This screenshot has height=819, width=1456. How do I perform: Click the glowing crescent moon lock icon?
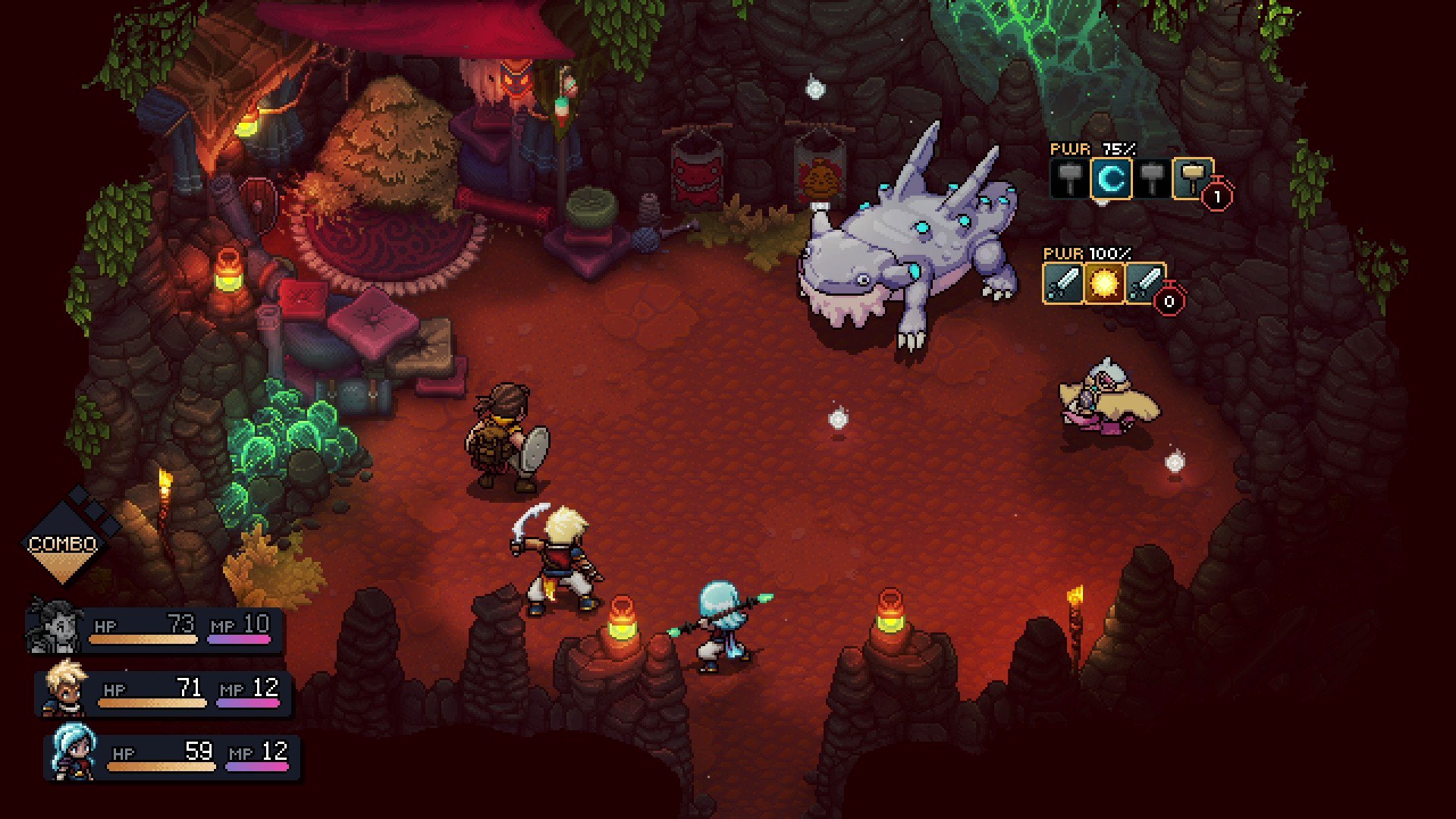click(x=1111, y=179)
